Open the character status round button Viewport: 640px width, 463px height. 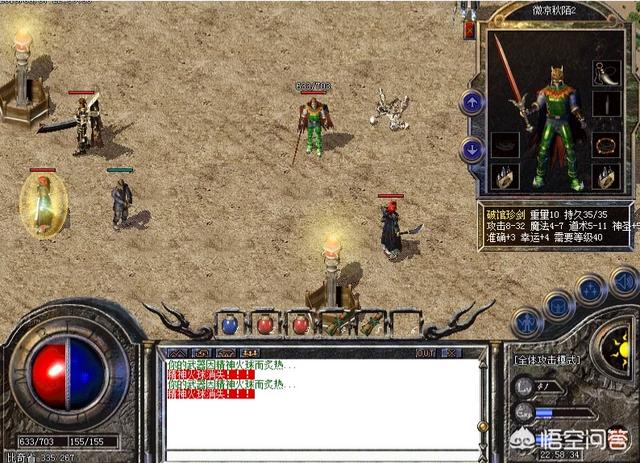[x=526, y=321]
